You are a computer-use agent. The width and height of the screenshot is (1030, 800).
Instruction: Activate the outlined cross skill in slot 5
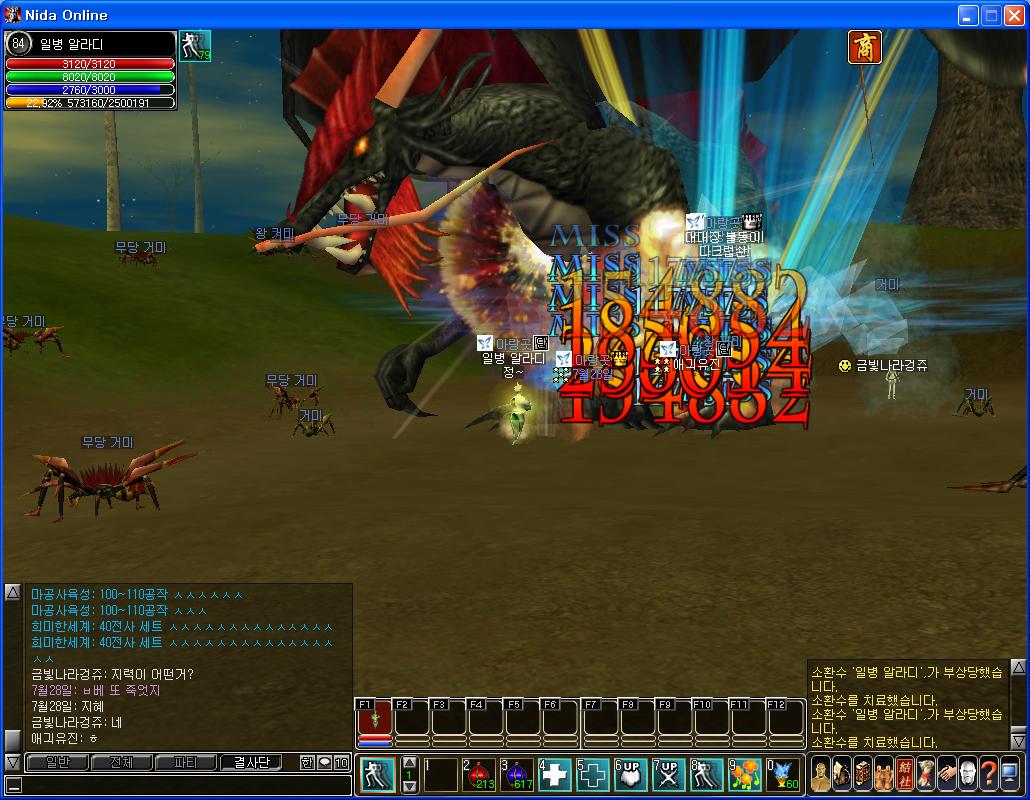click(594, 774)
